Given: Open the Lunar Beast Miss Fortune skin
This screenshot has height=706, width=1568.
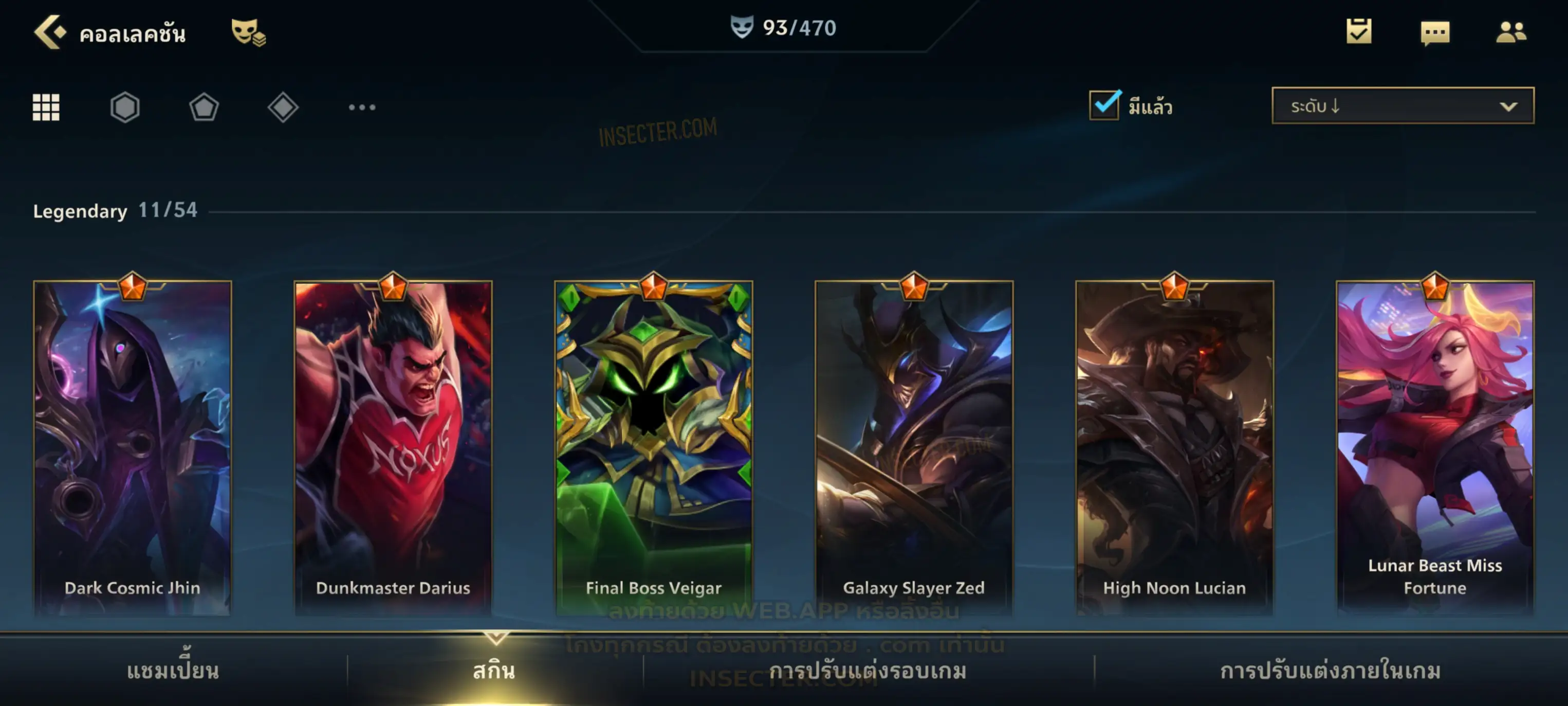Looking at the screenshot, I should click(x=1435, y=448).
